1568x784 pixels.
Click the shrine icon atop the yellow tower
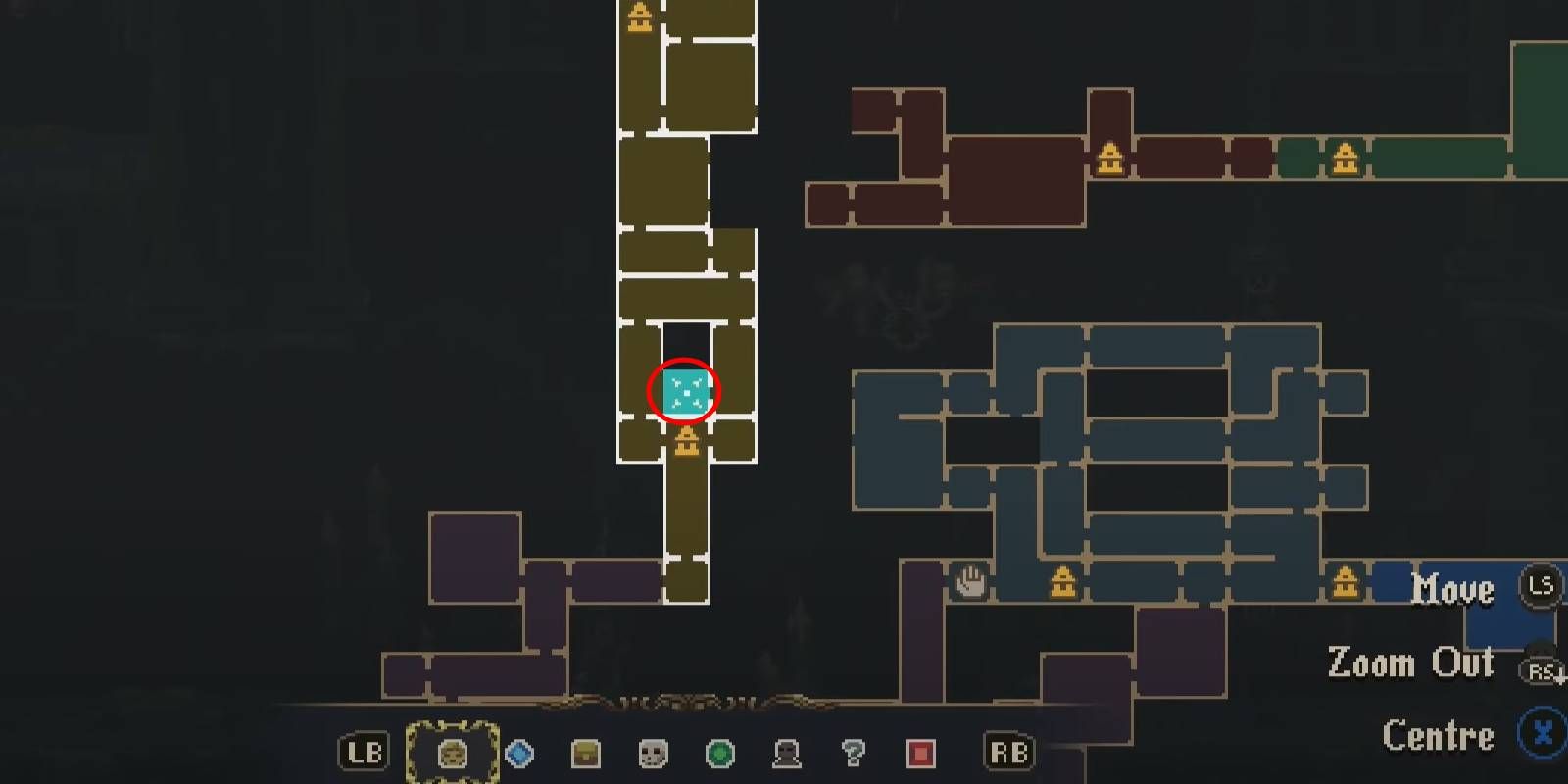coord(639,15)
